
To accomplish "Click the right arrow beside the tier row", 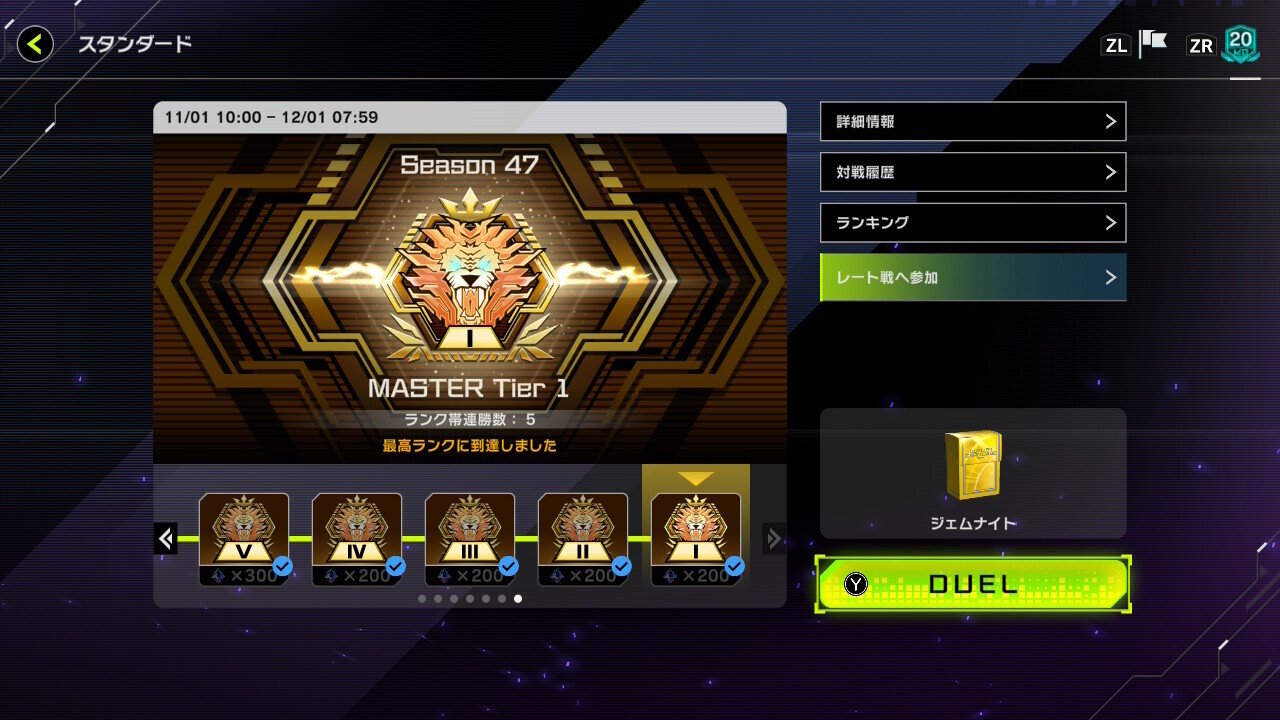I will click(773, 538).
